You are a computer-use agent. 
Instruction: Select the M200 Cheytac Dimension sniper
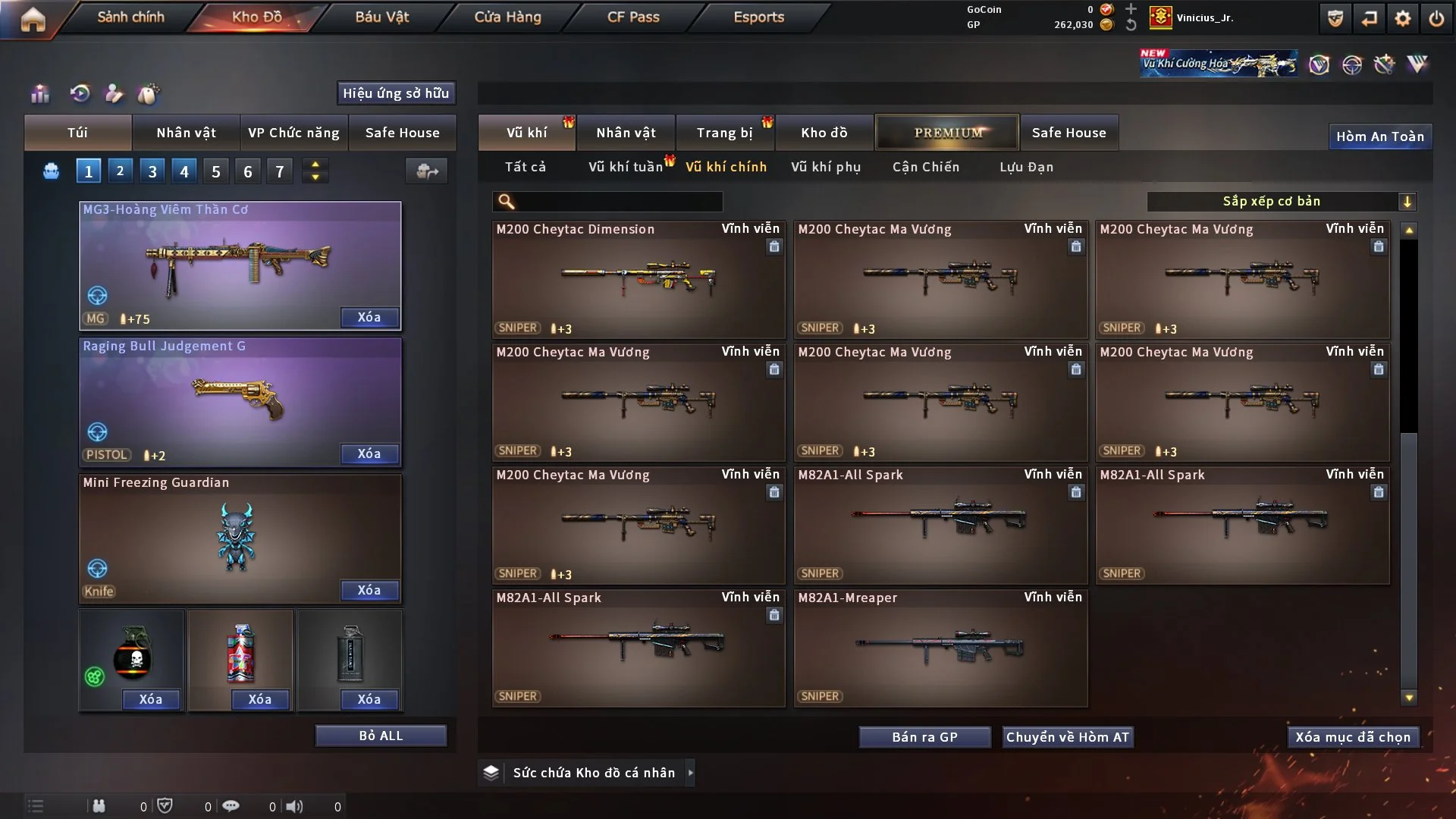coord(638,279)
